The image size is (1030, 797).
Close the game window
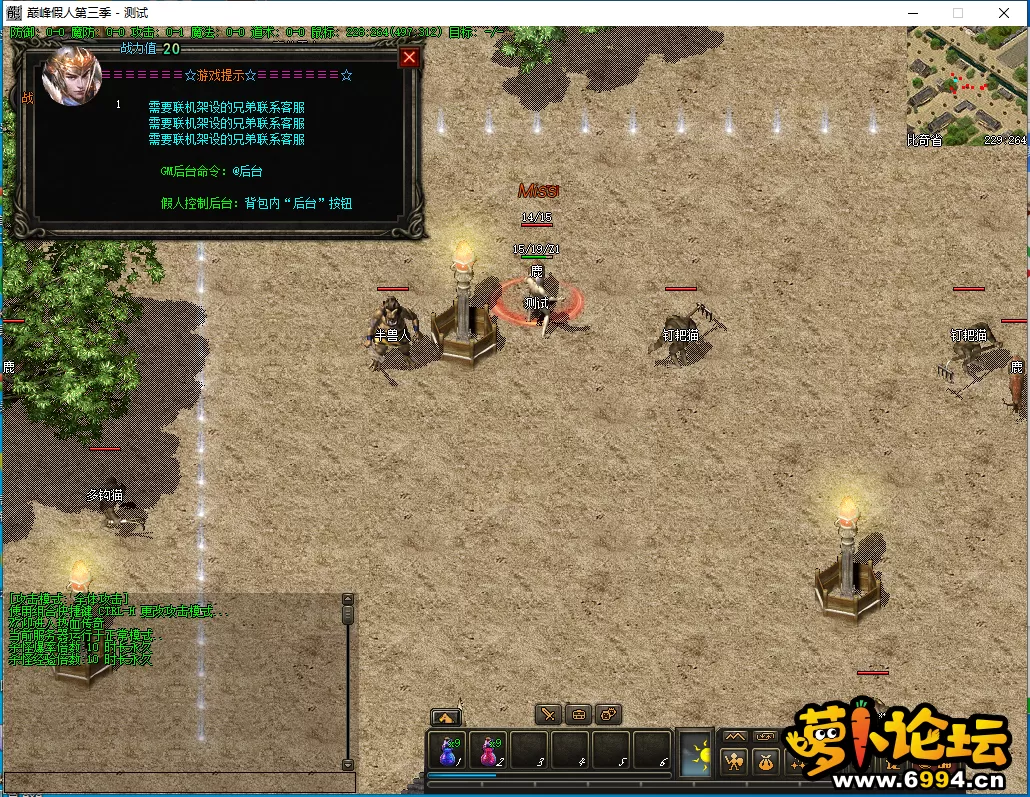[1004, 13]
